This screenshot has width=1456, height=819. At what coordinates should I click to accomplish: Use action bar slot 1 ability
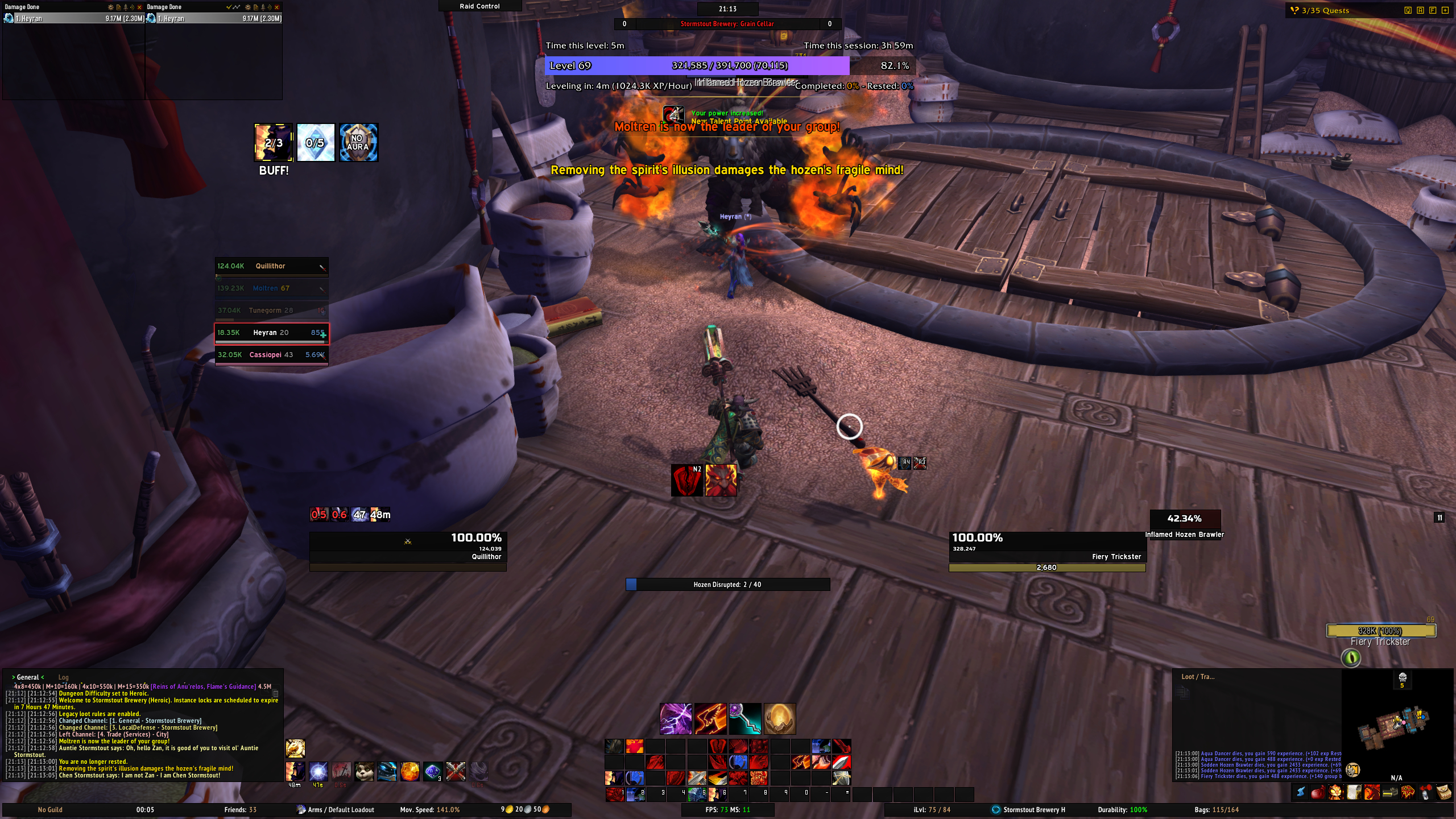coord(614,794)
